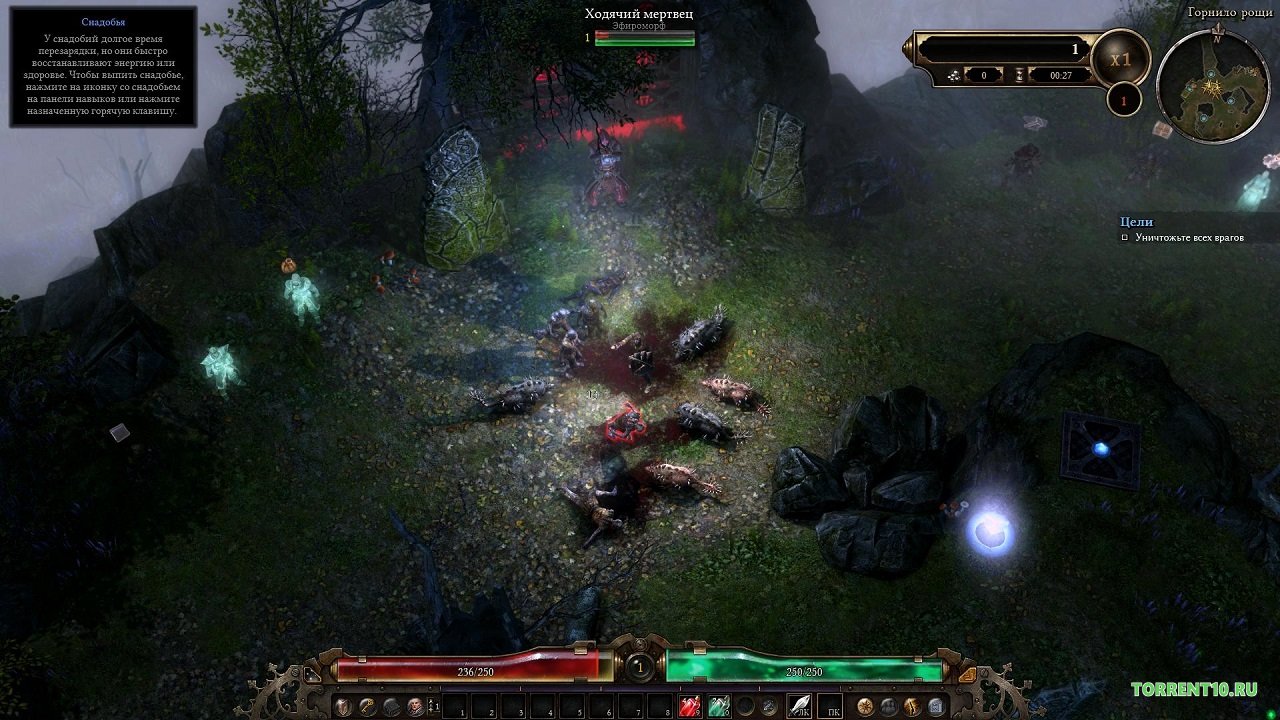Open the compass icon map button

tap(865, 707)
